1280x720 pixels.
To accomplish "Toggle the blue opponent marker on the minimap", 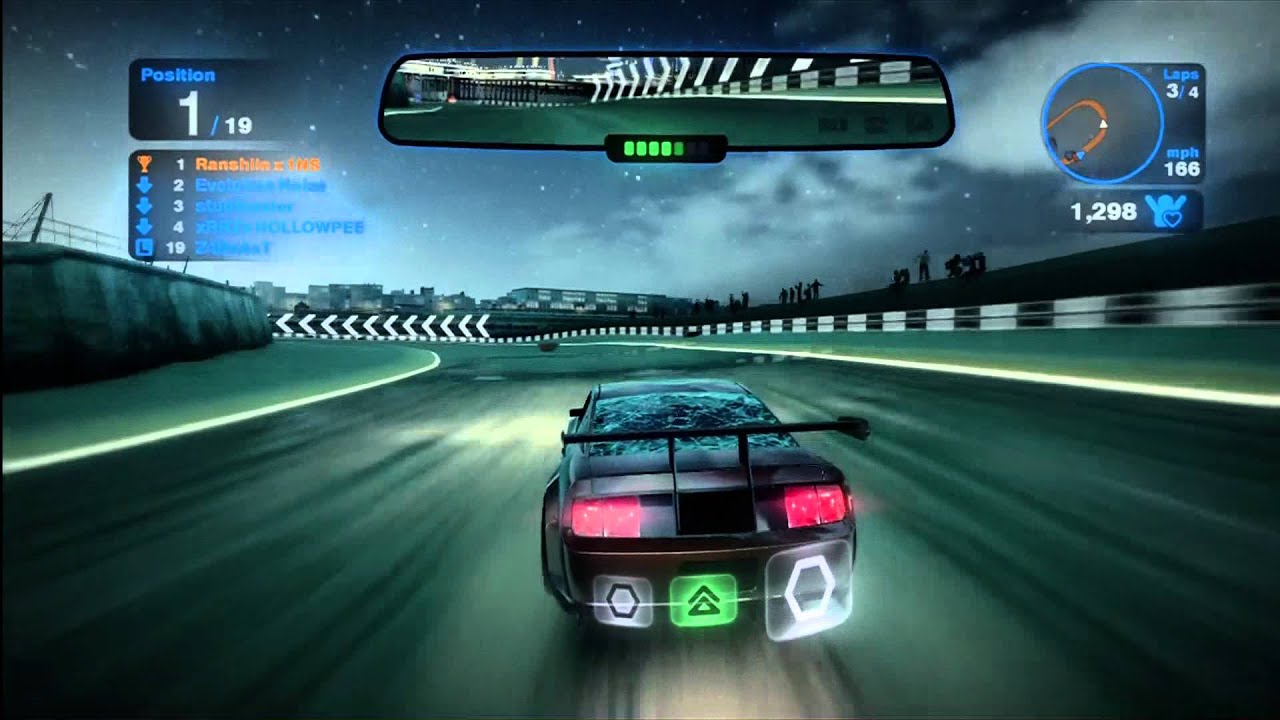I will coord(1081,155).
